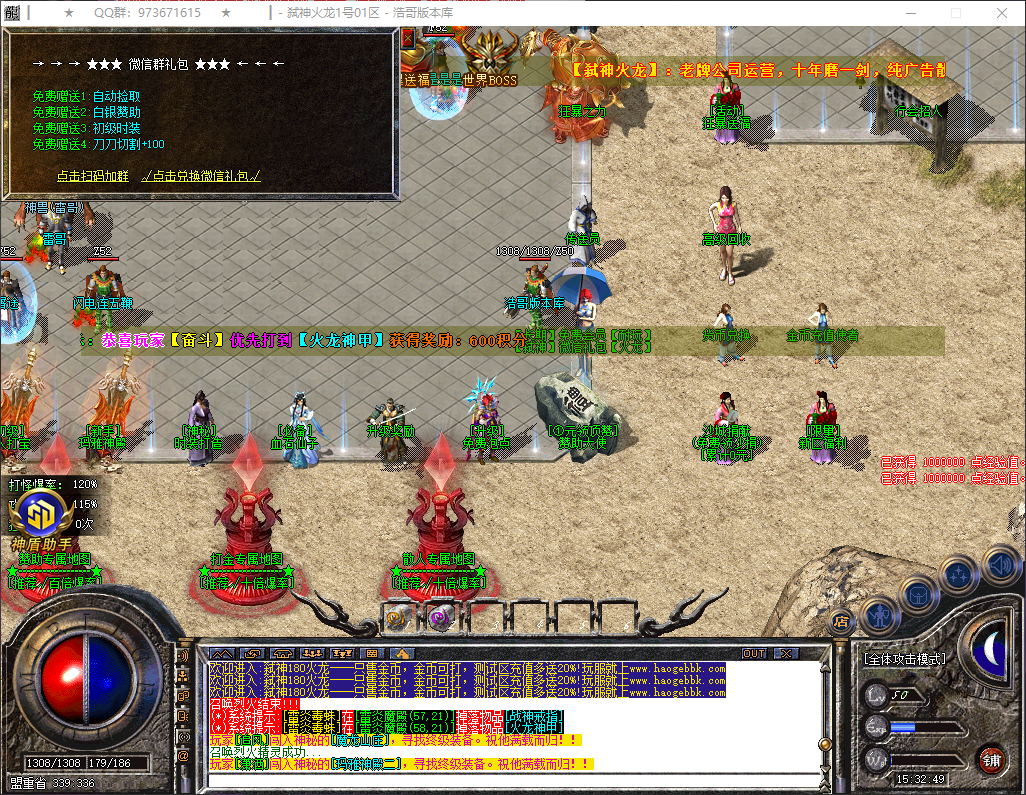Click the OUT button above chat

754,654
